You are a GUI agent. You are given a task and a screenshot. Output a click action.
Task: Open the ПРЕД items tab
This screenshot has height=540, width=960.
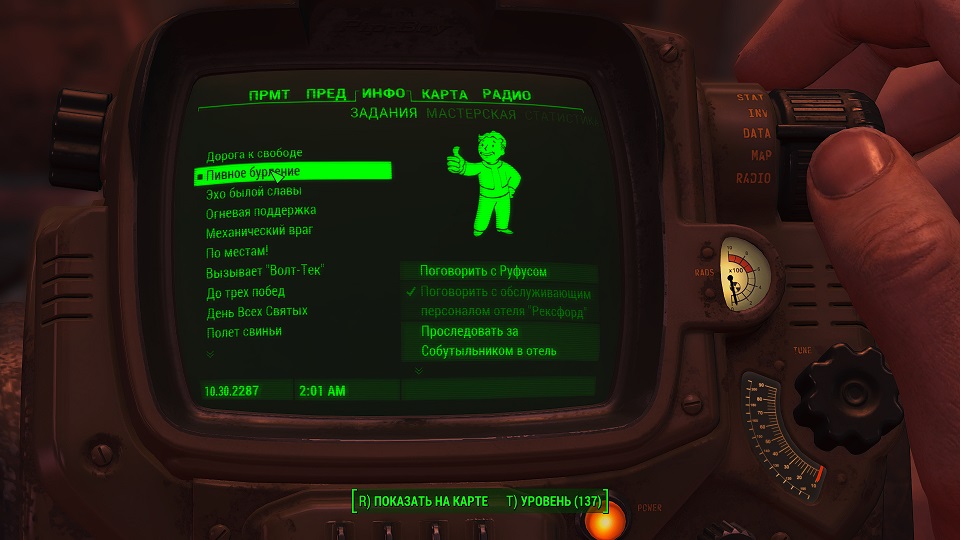(x=326, y=95)
